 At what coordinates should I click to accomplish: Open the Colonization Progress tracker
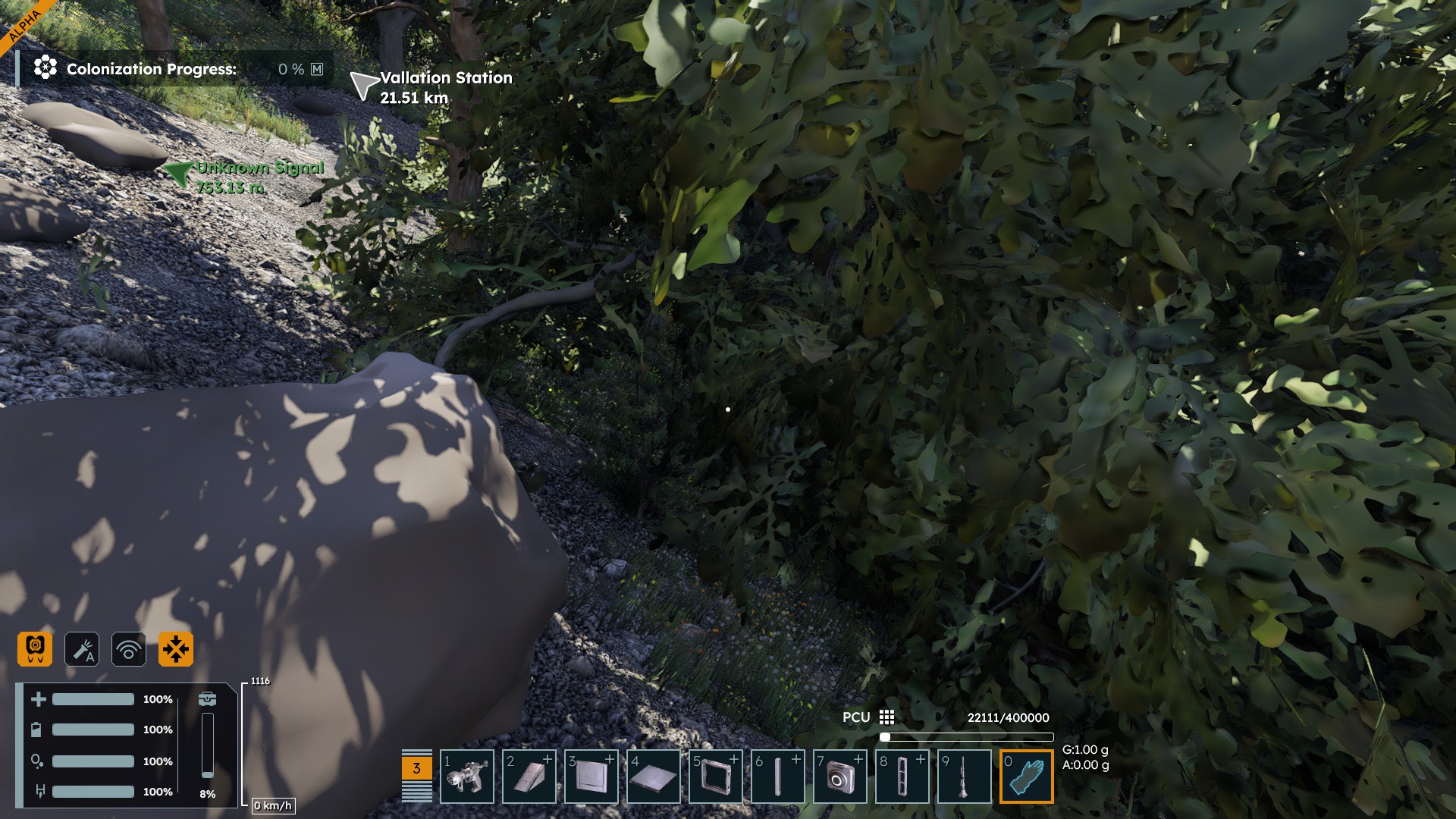(x=152, y=69)
